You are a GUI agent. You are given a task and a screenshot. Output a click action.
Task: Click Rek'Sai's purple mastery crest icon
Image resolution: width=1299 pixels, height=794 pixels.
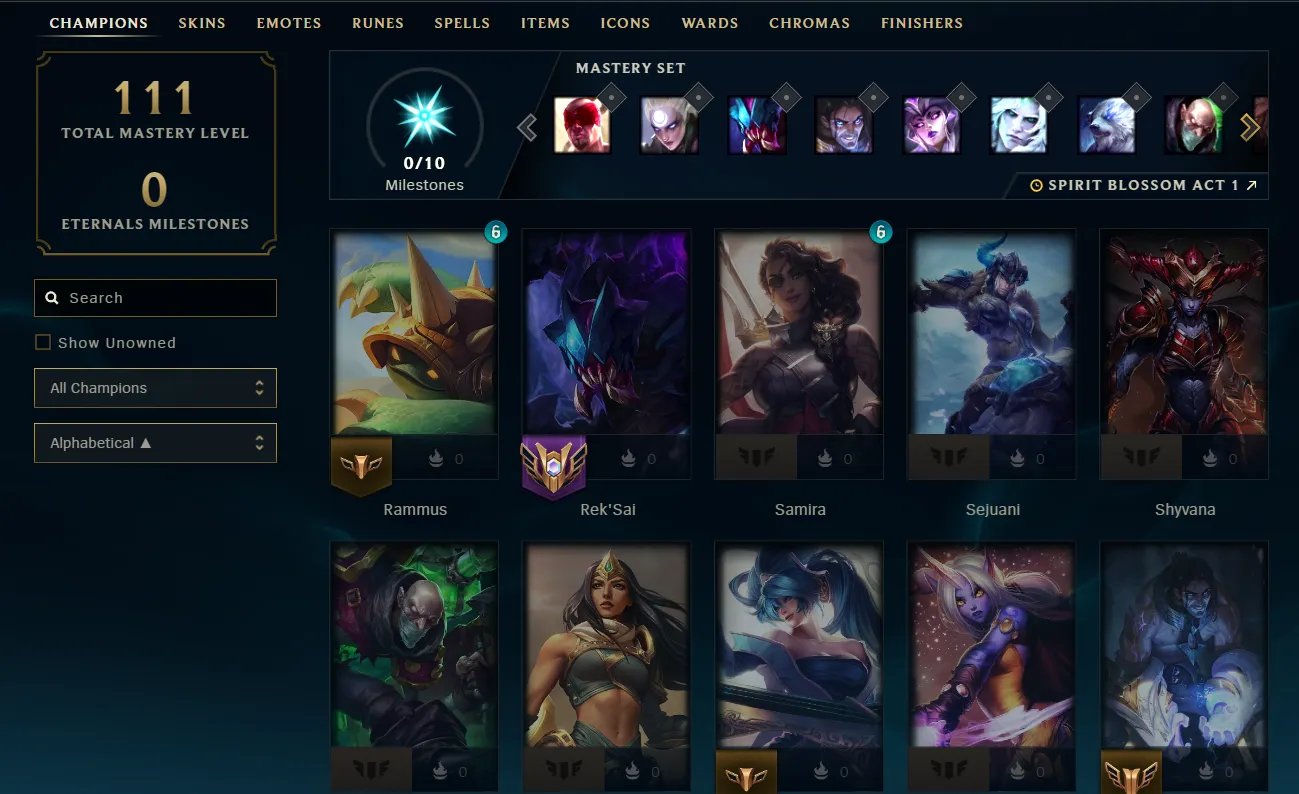(x=554, y=465)
